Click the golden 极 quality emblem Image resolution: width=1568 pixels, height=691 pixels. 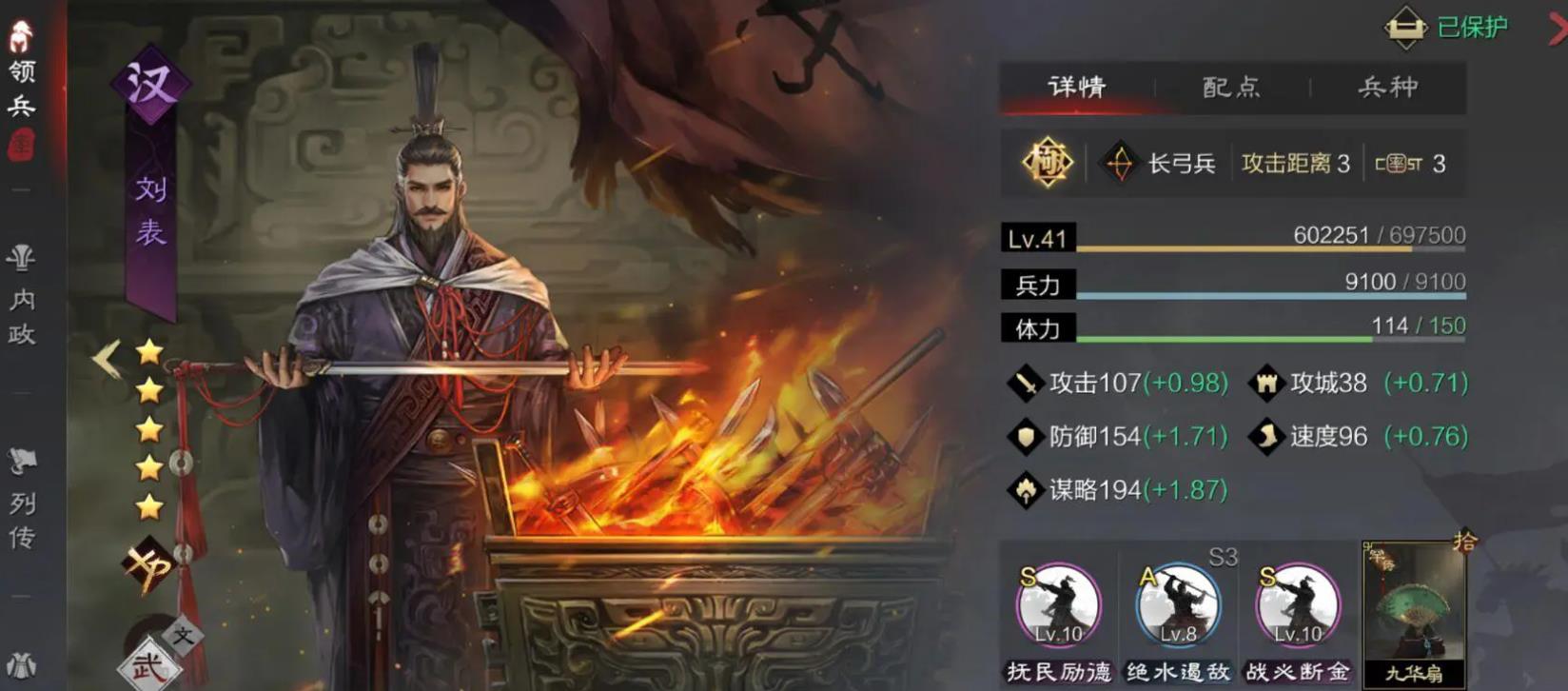click(x=1047, y=162)
